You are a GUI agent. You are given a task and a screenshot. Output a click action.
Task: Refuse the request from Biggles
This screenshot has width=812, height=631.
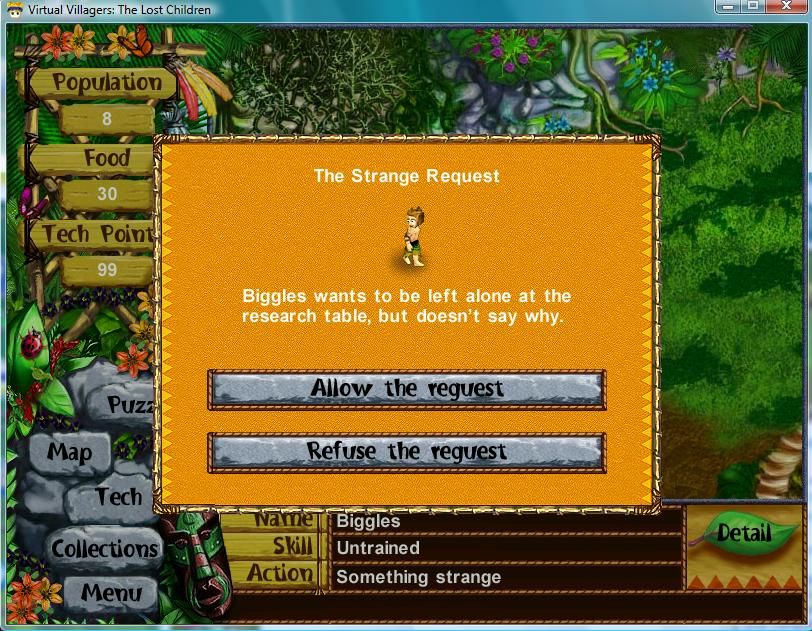coord(406,452)
